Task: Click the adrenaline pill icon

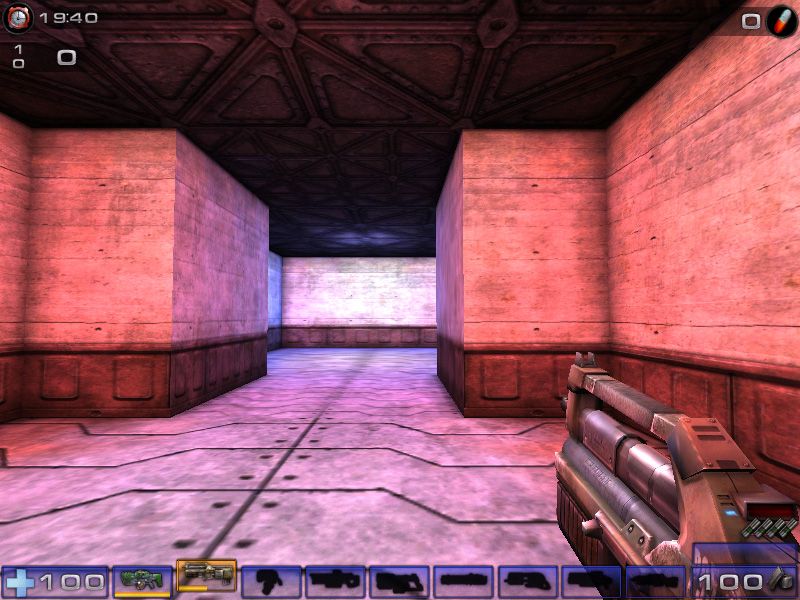Action: coord(781,20)
